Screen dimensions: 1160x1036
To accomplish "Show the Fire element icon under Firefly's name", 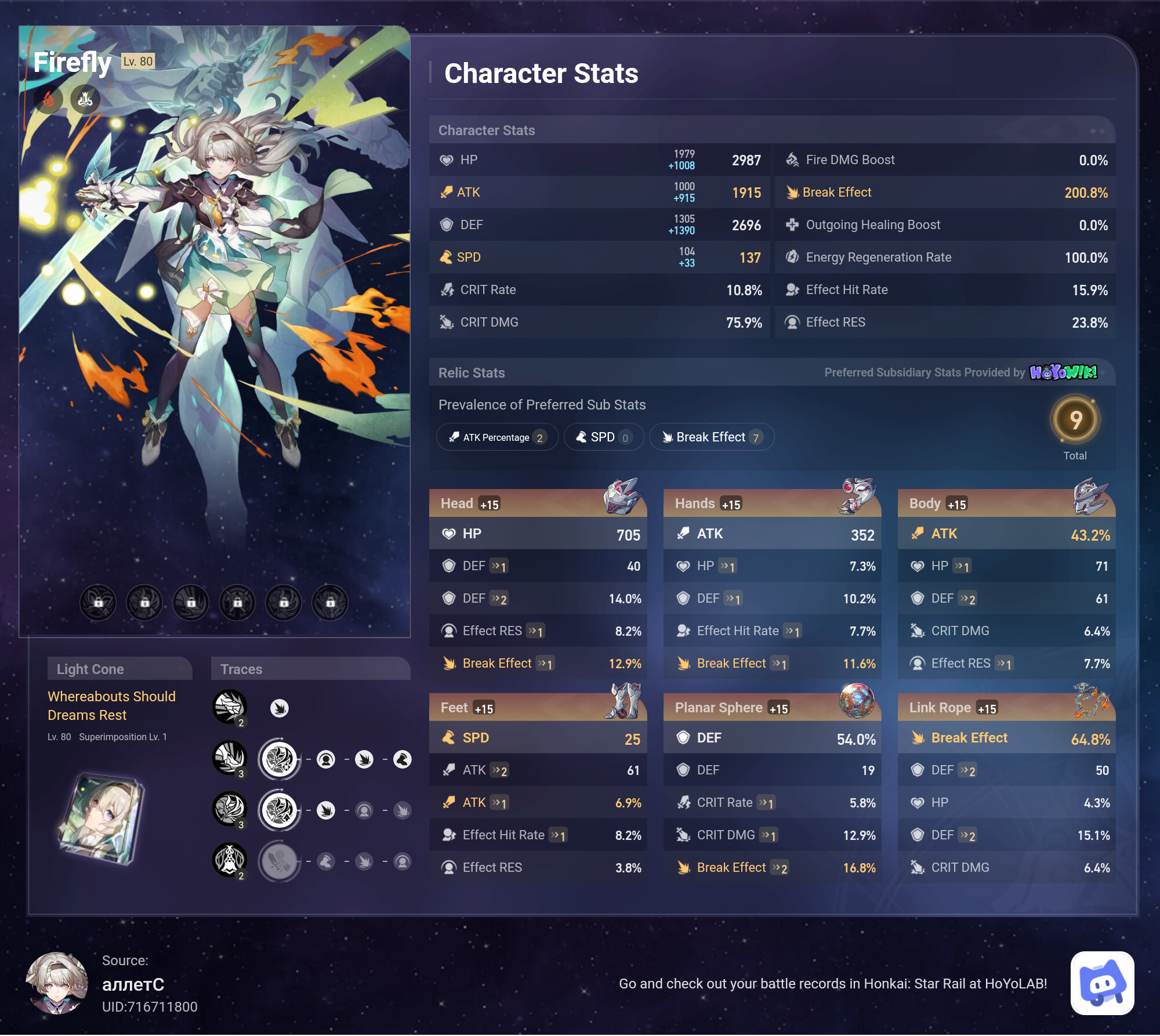I will click(49, 100).
